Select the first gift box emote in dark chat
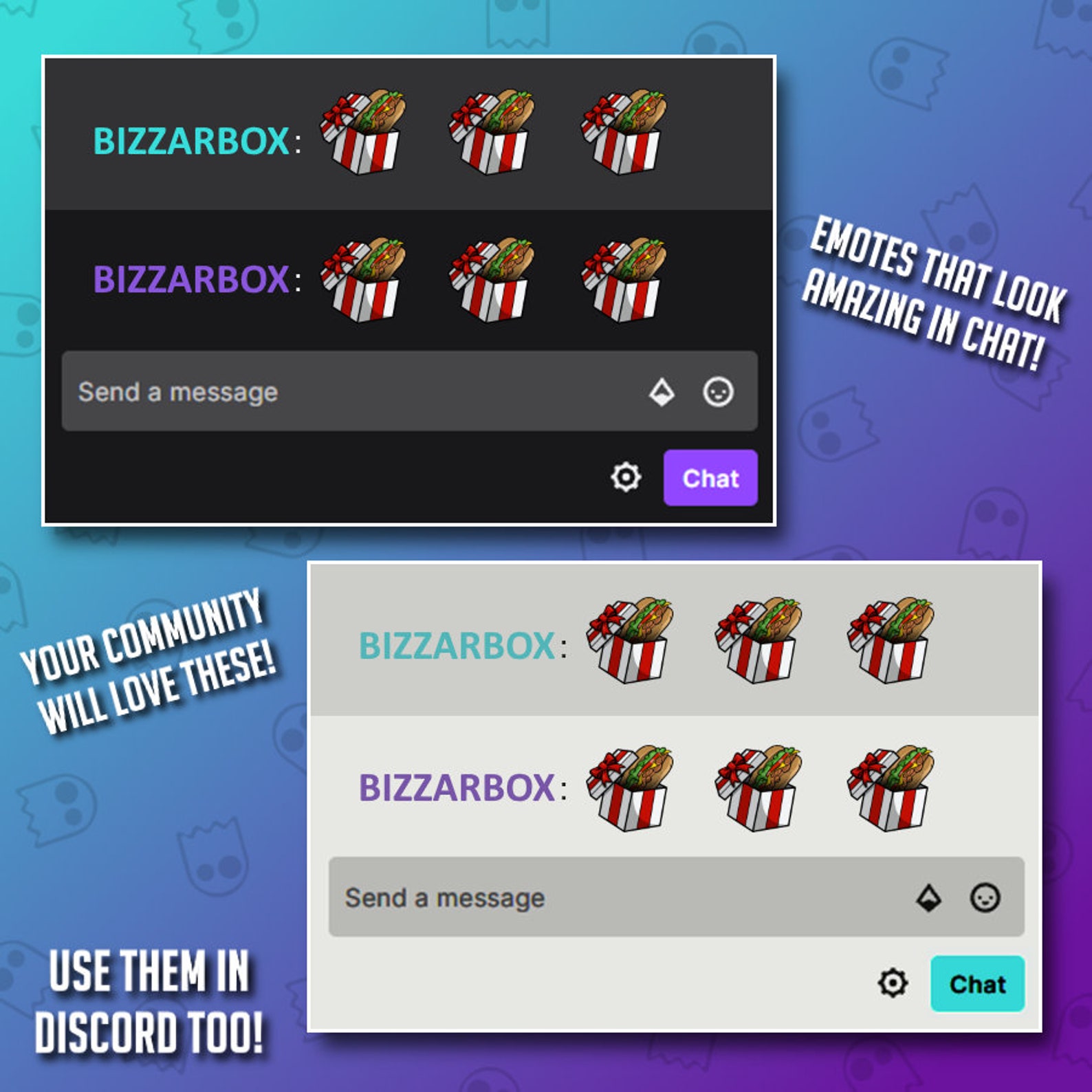This screenshot has height=1092, width=1092. tap(364, 132)
